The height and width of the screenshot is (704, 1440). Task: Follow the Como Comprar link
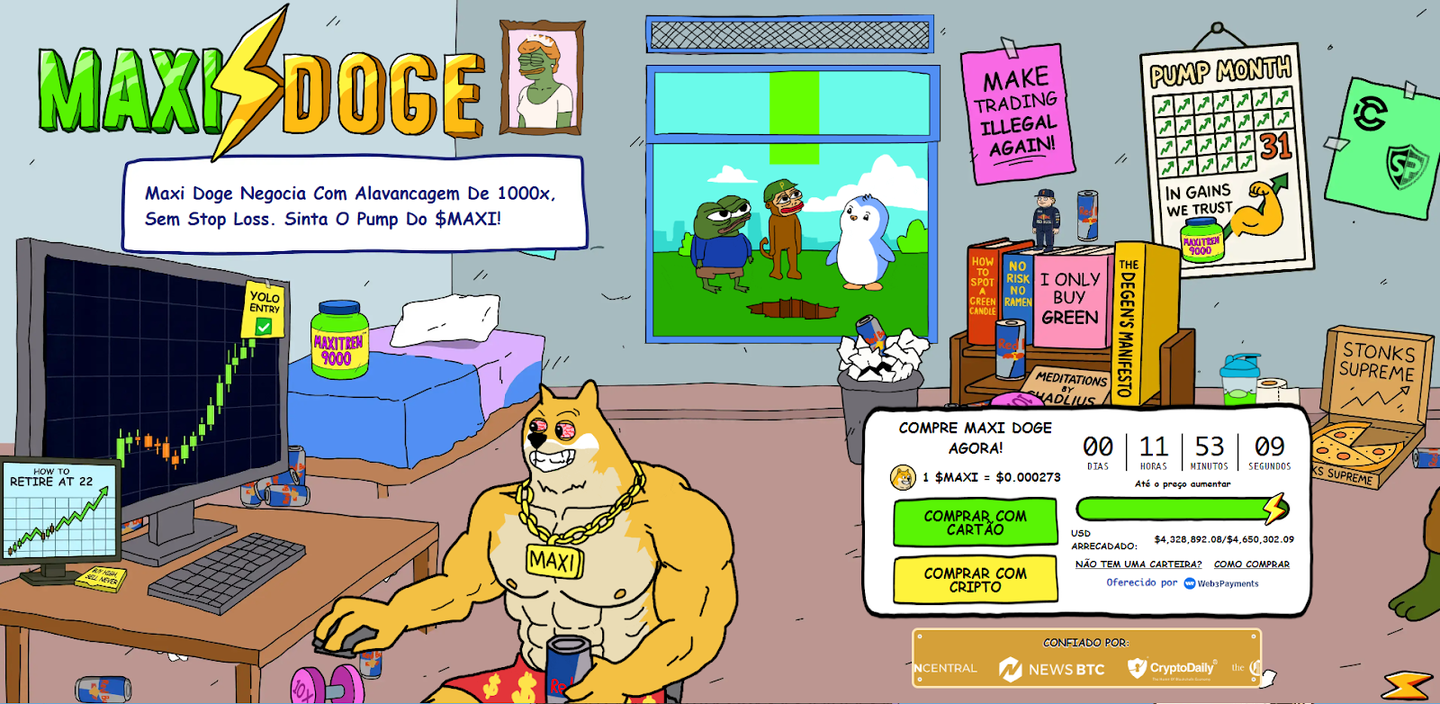pos(1251,564)
